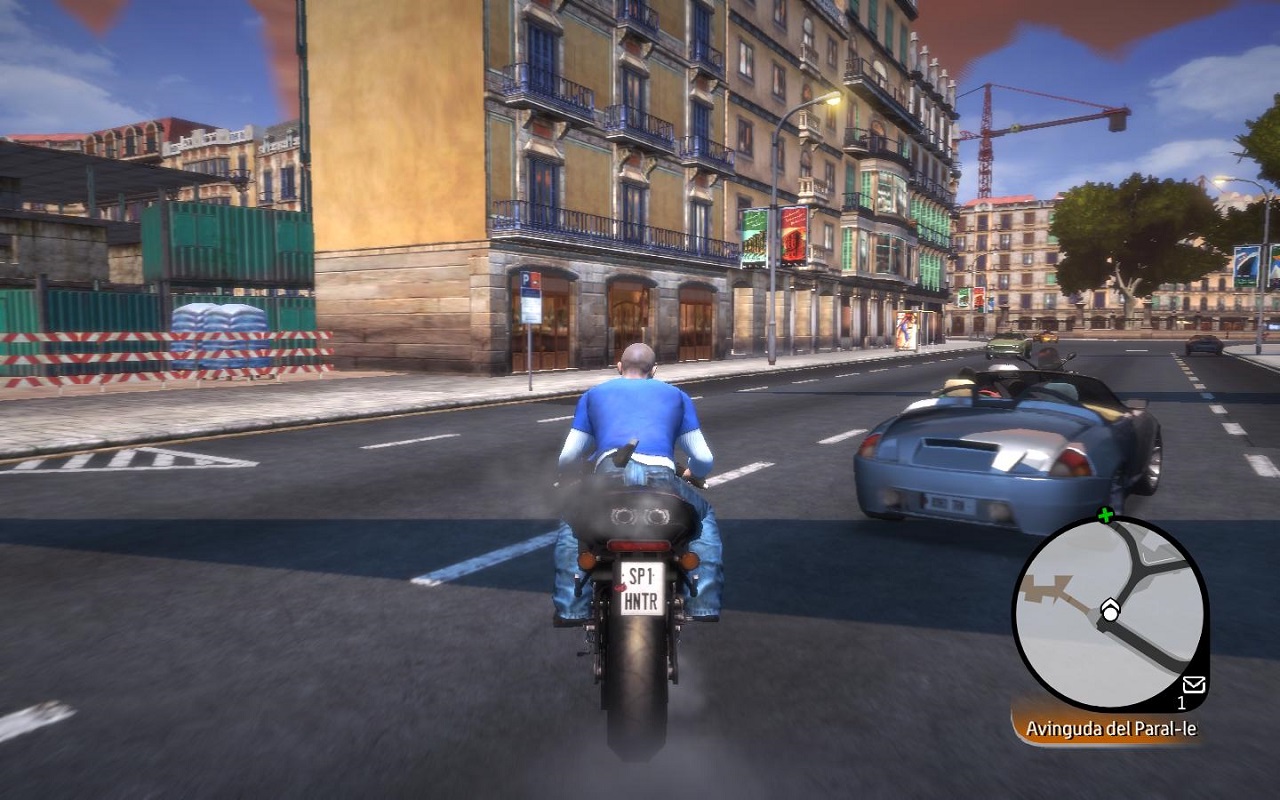Open the envelope message icon

click(x=1193, y=685)
